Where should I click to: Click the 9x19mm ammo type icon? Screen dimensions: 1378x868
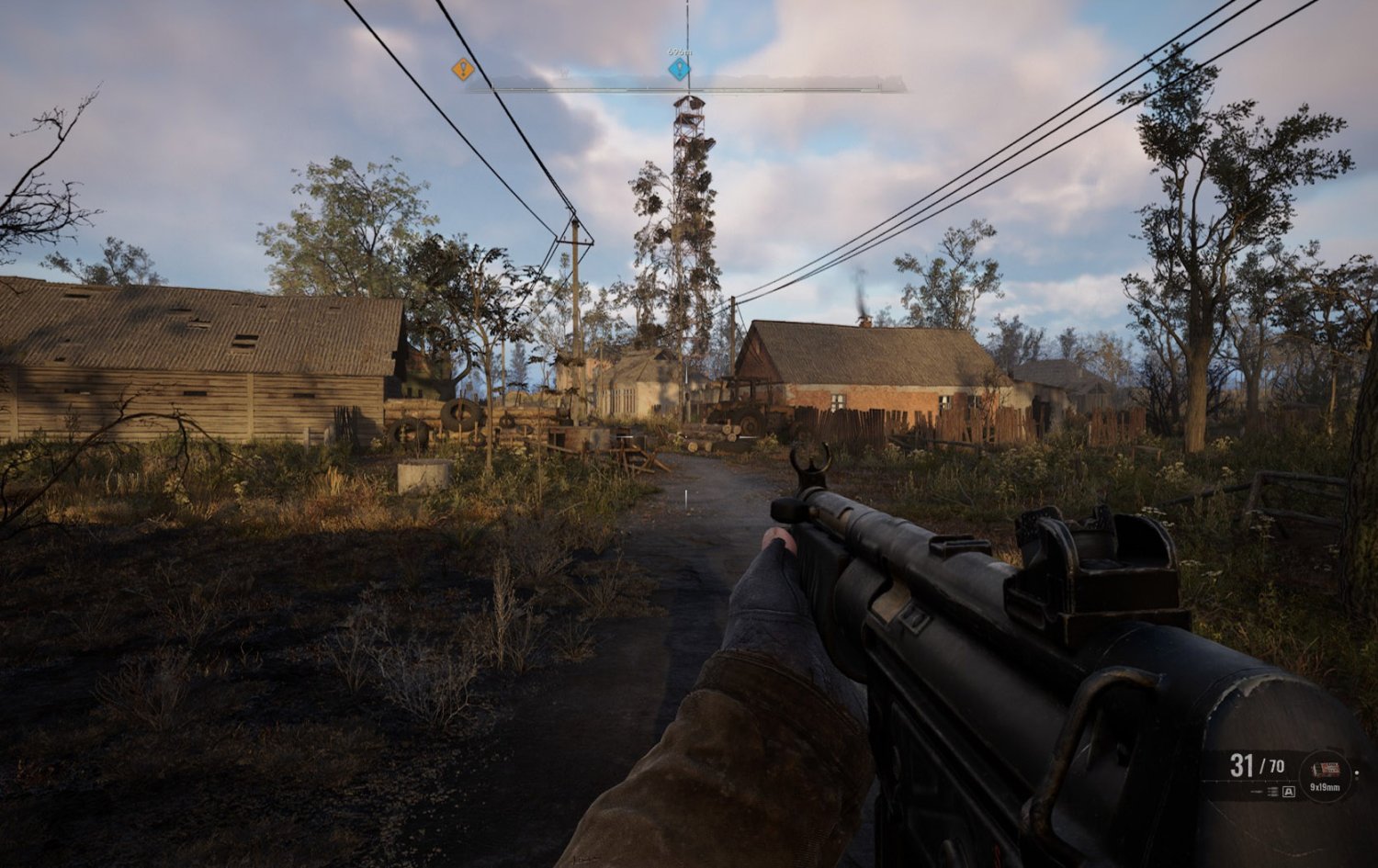pyautogui.click(x=1325, y=767)
